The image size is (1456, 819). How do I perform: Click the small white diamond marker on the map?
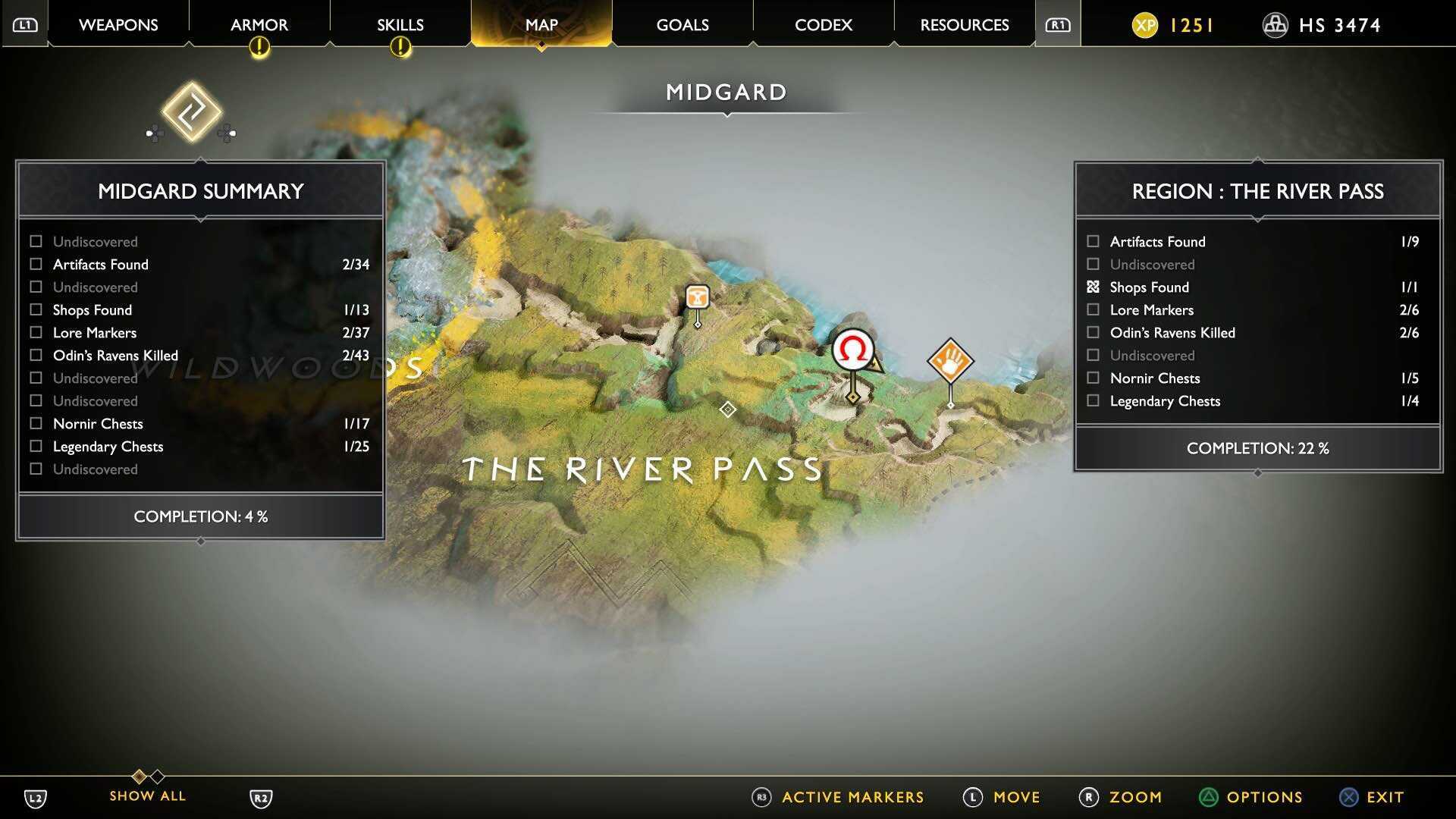(x=728, y=409)
